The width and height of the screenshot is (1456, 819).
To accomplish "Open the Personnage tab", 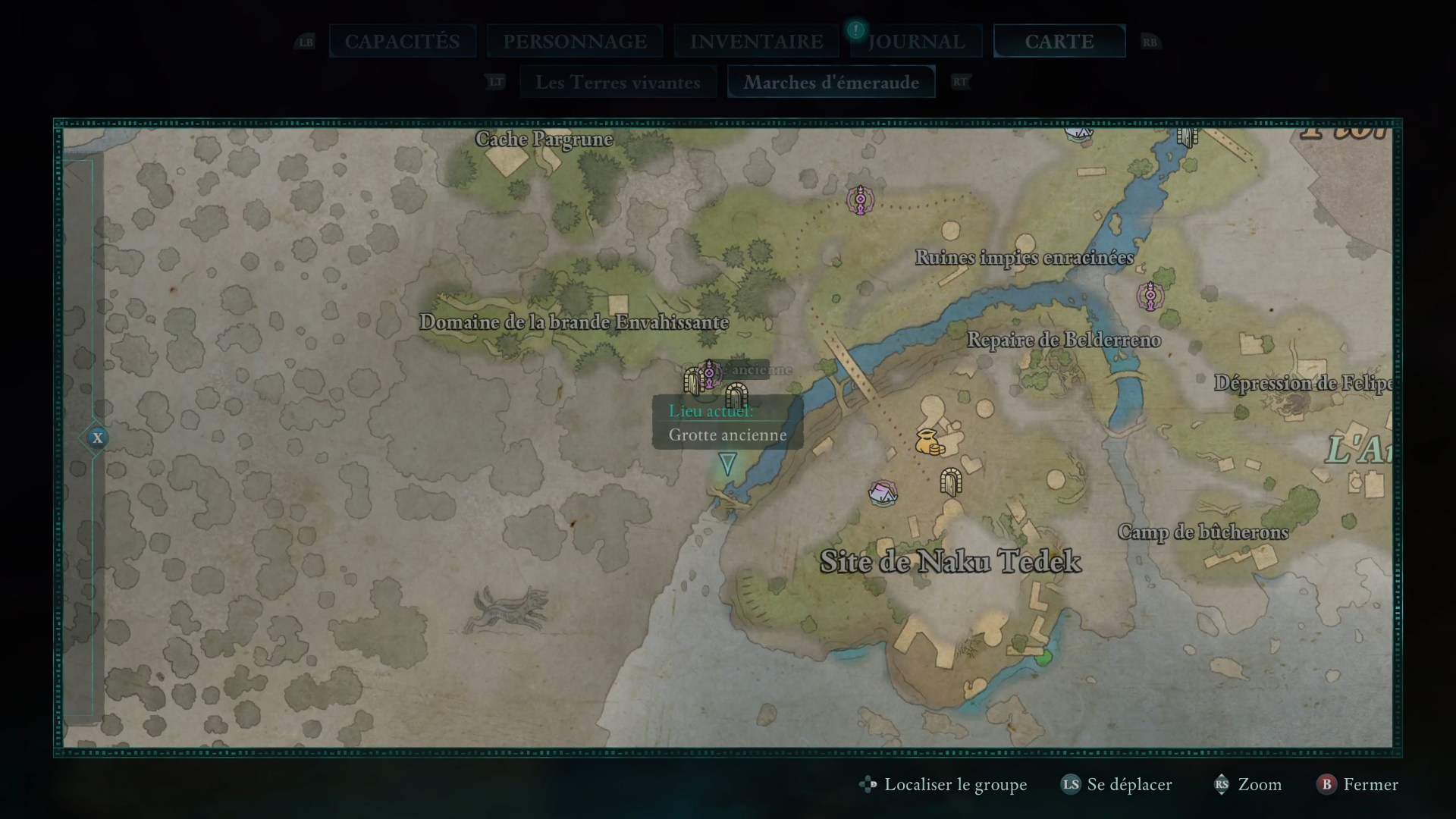I will pyautogui.click(x=575, y=41).
